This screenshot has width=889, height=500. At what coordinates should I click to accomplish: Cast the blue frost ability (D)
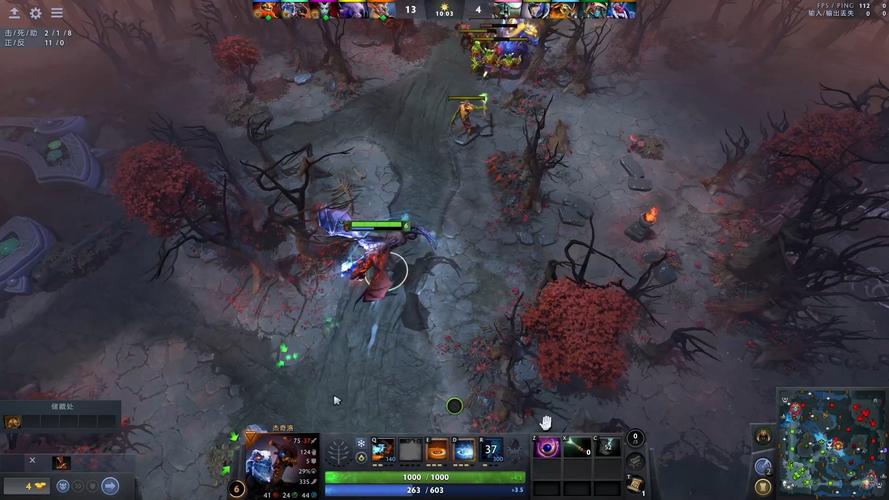(x=464, y=450)
